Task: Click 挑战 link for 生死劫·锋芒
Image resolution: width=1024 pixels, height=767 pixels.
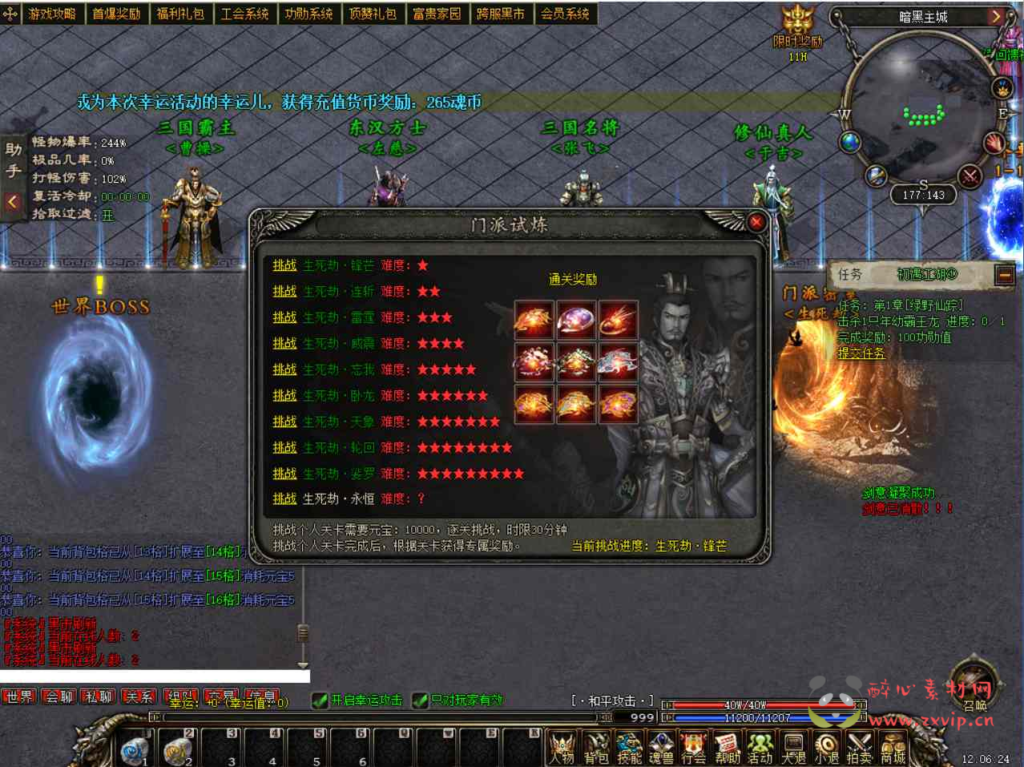Action: [x=285, y=265]
